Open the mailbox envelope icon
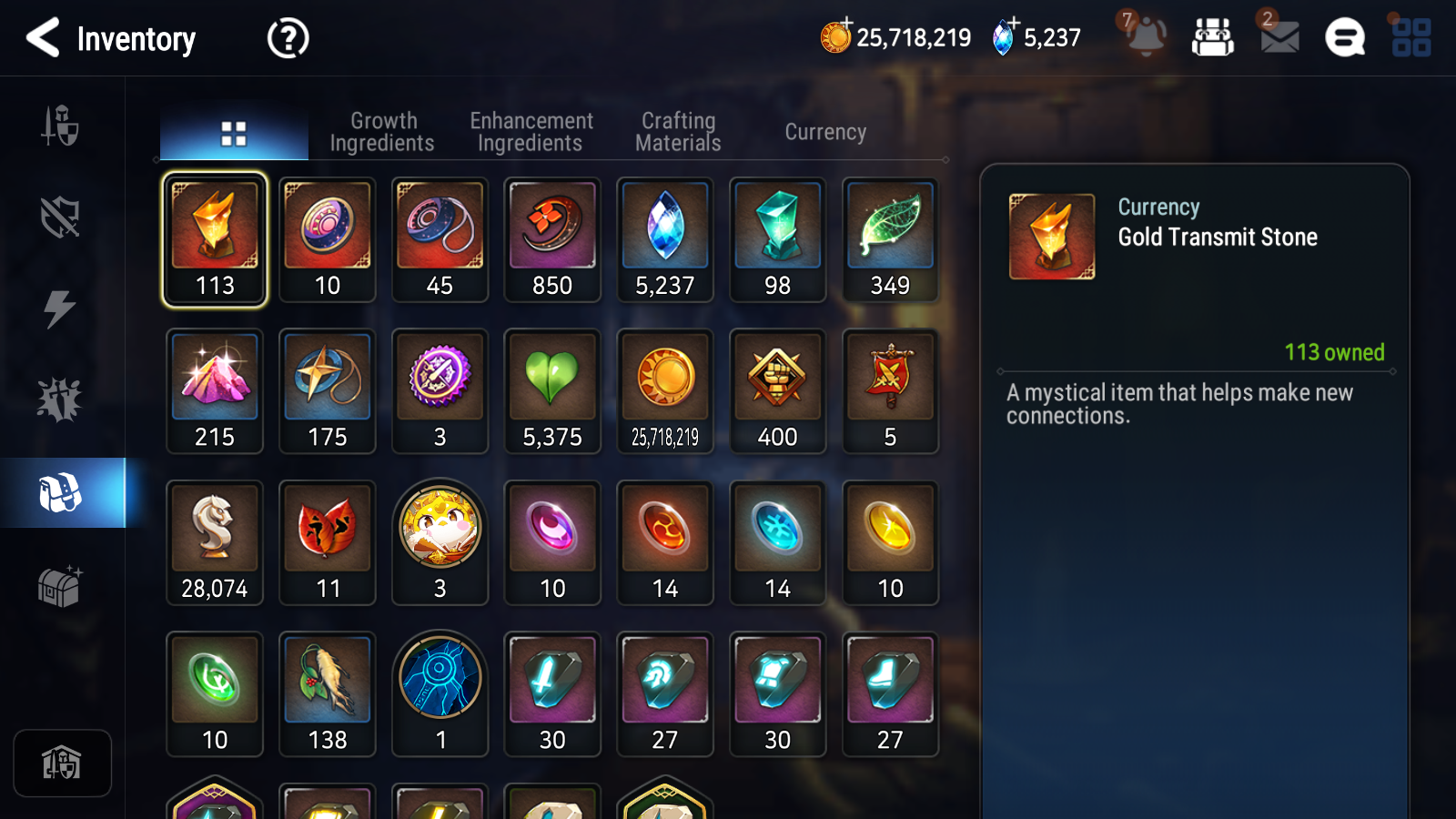This screenshot has height=819, width=1456. coord(1279,37)
